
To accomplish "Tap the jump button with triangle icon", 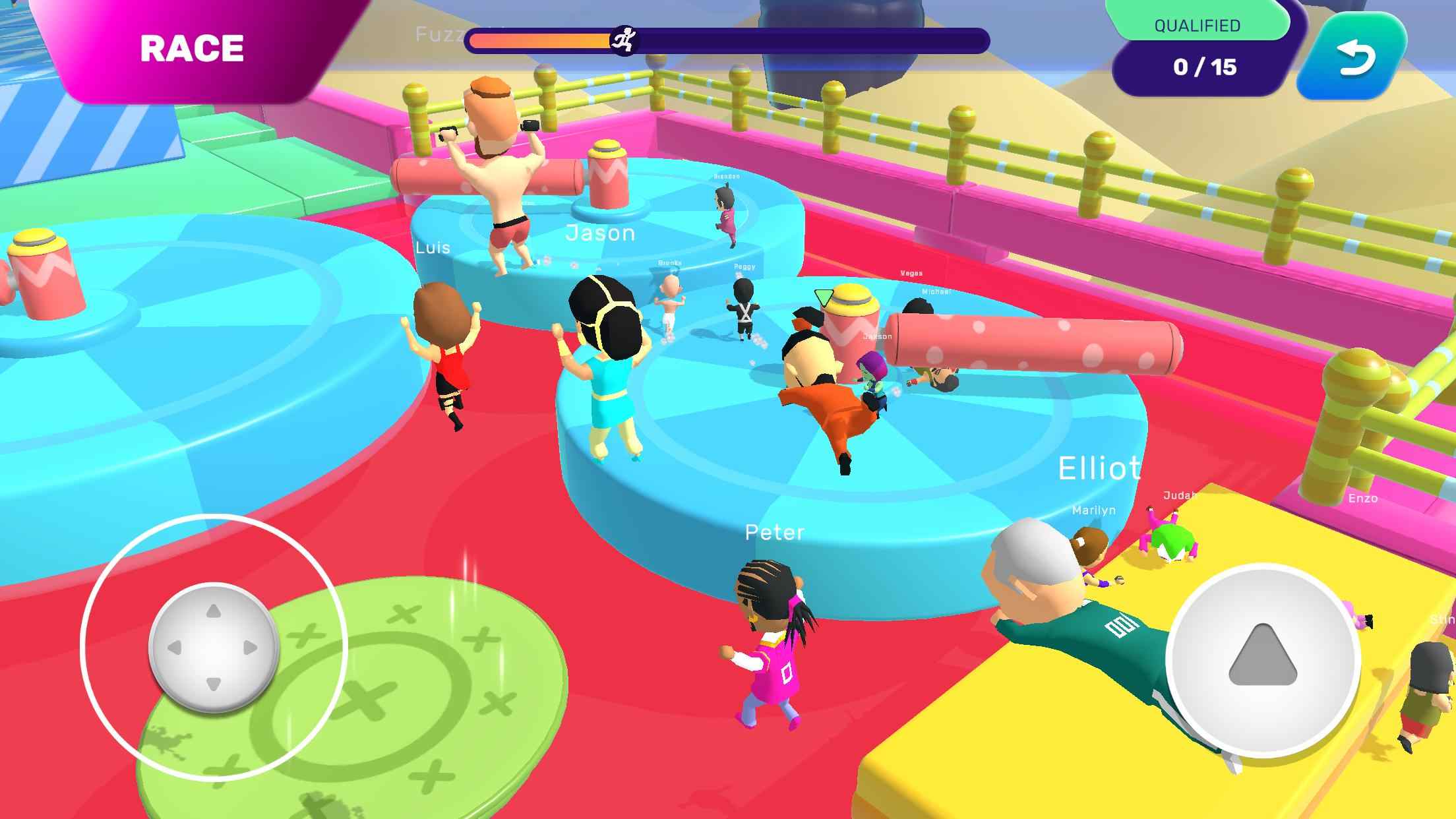I will [1262, 658].
